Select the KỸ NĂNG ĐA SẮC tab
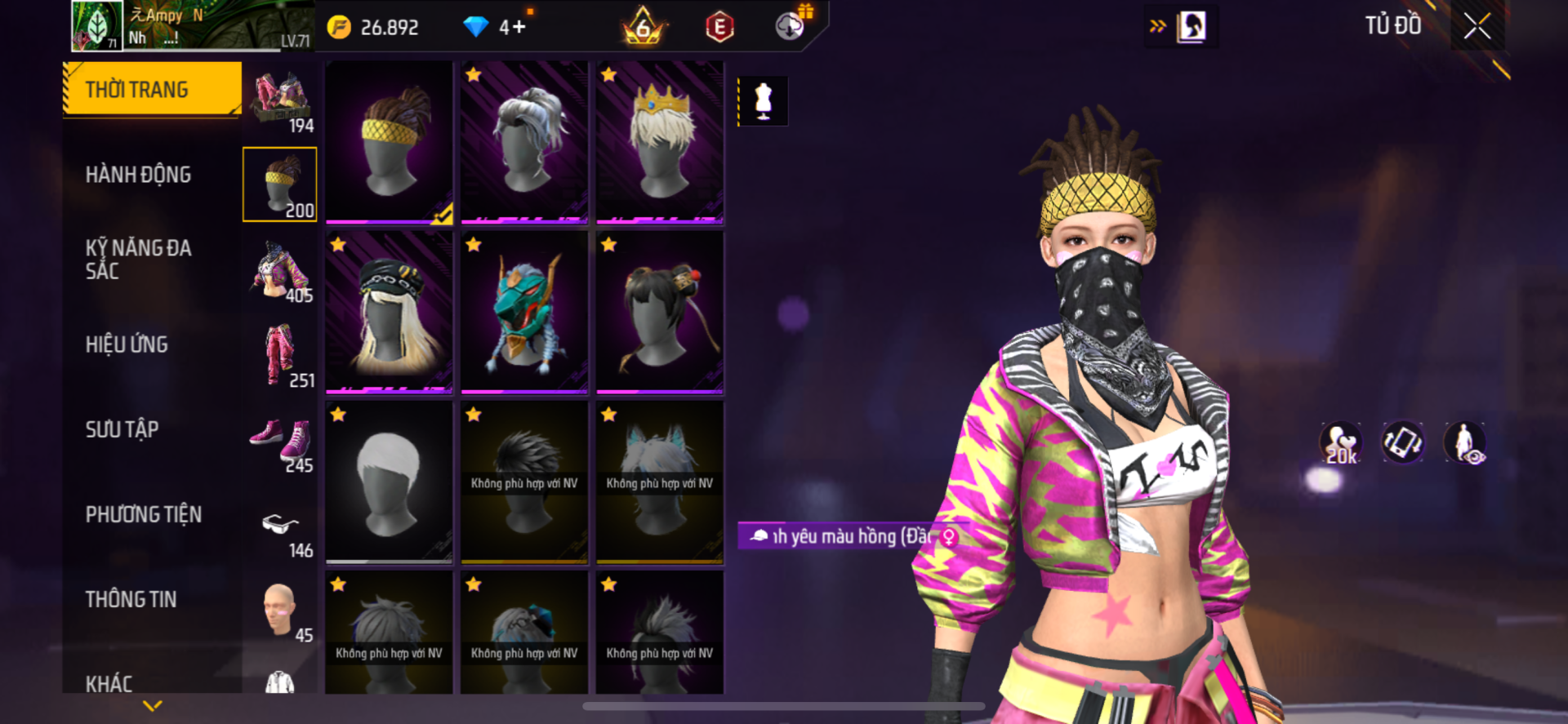 tap(138, 260)
